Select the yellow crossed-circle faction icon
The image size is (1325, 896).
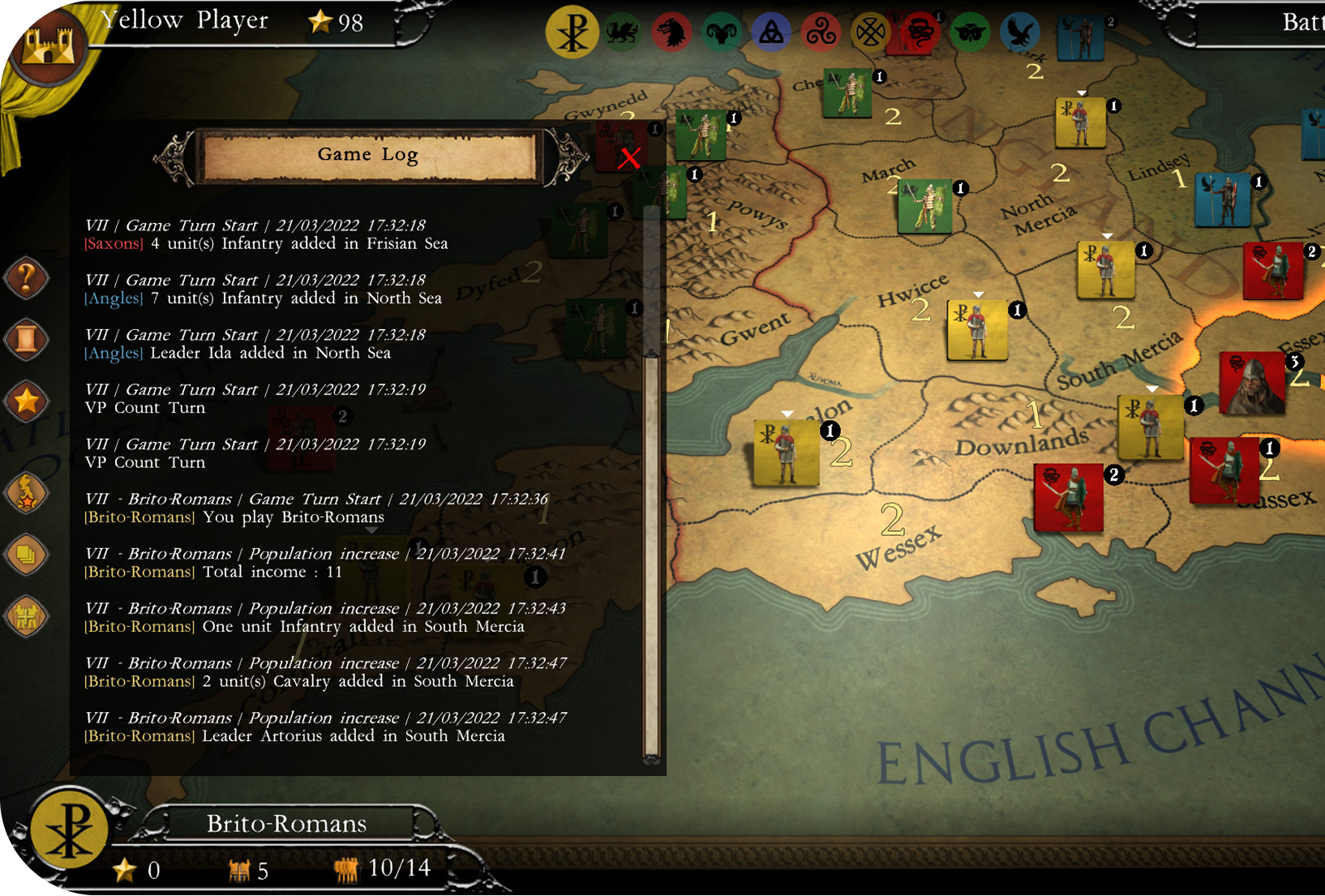click(x=869, y=33)
